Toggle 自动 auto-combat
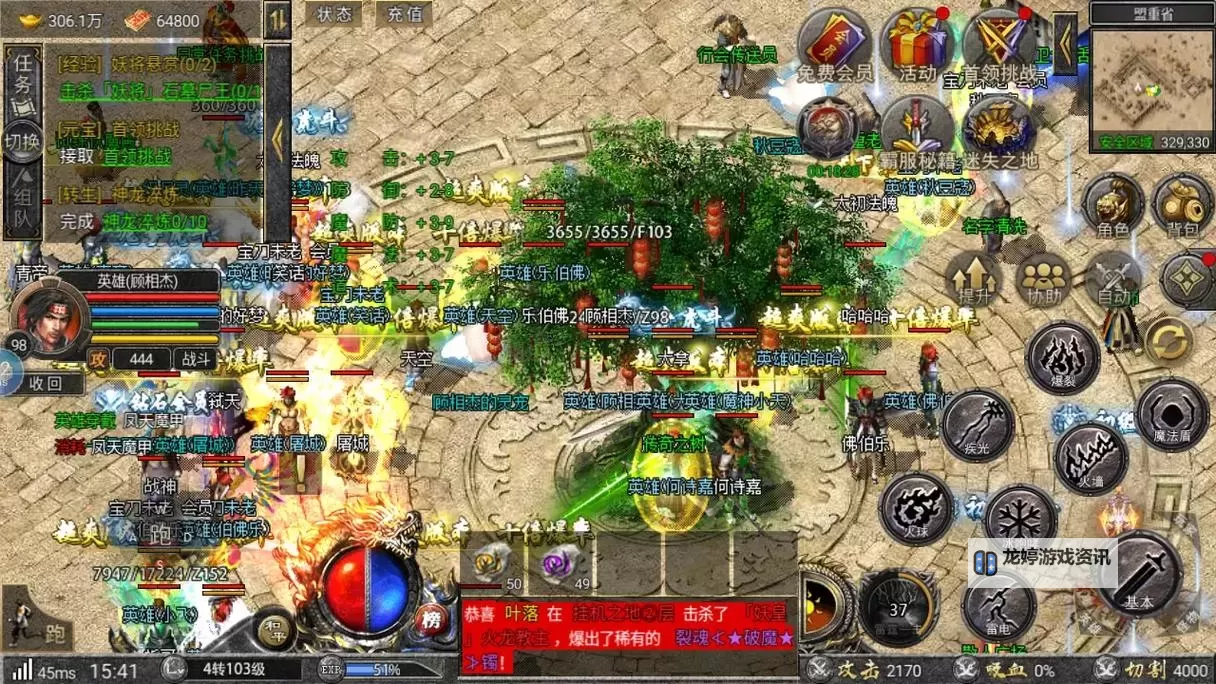This screenshot has width=1216, height=684. pyautogui.click(x=1113, y=277)
